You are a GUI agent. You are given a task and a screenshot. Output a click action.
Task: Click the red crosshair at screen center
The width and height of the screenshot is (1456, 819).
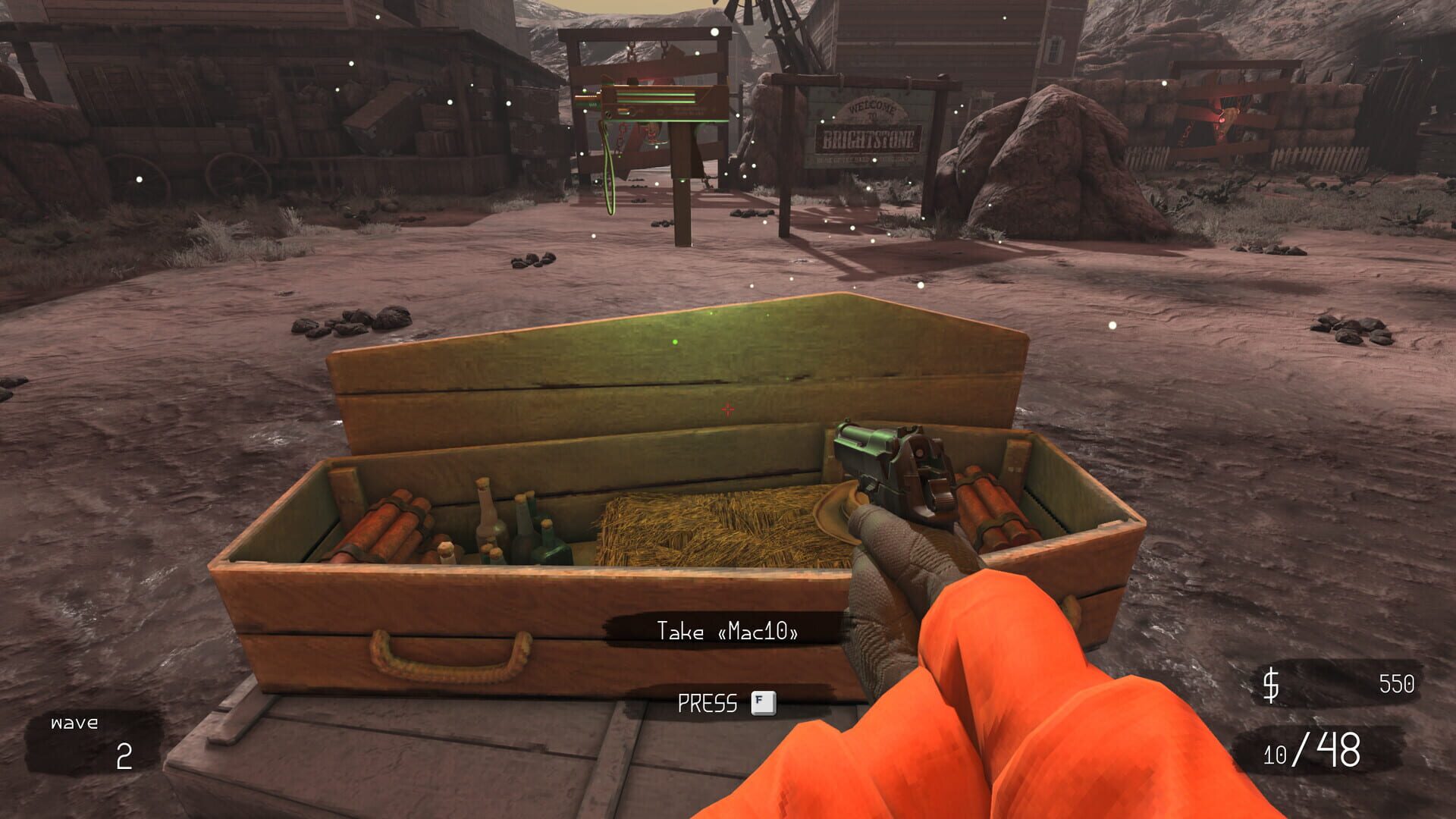728,409
